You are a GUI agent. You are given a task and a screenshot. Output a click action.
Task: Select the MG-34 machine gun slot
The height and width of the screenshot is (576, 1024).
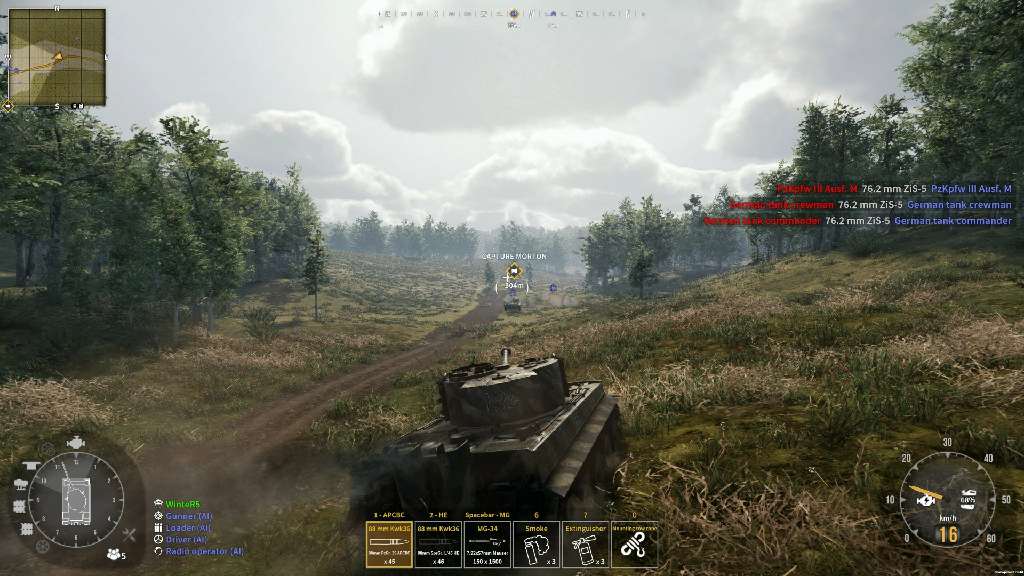pos(487,545)
